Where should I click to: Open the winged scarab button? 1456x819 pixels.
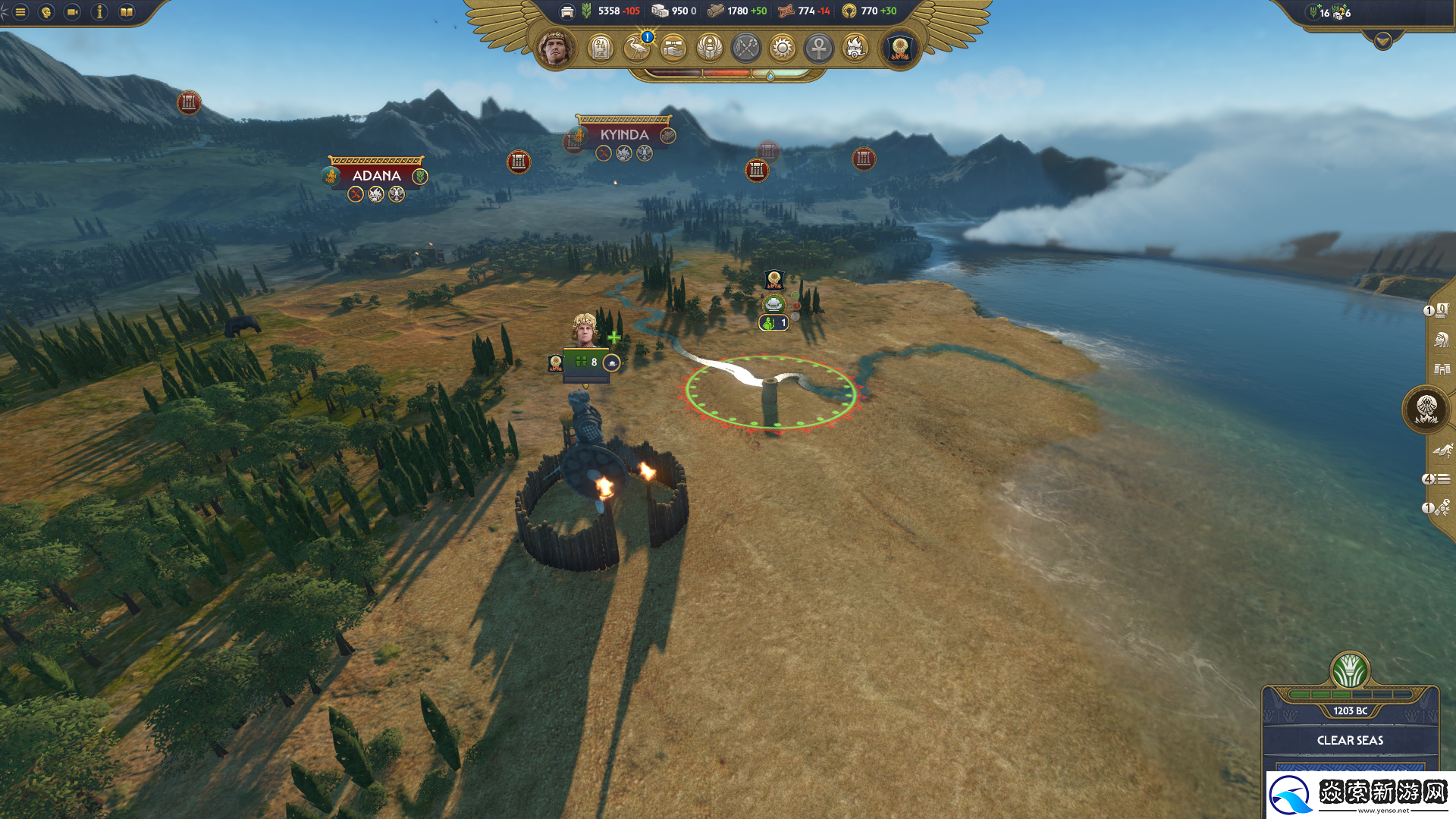(710, 49)
